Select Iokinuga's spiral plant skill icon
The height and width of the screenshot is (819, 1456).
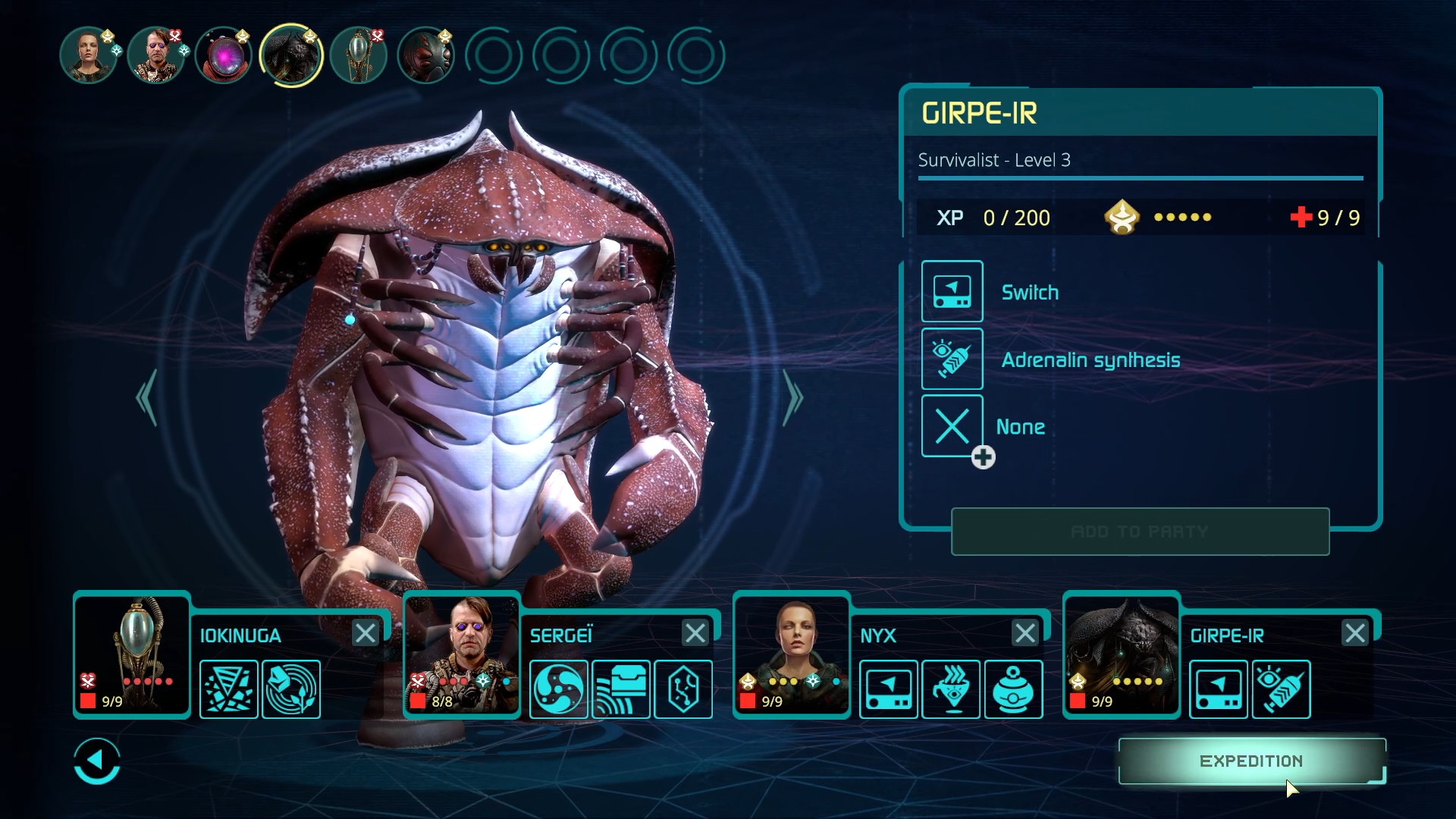[x=291, y=689]
